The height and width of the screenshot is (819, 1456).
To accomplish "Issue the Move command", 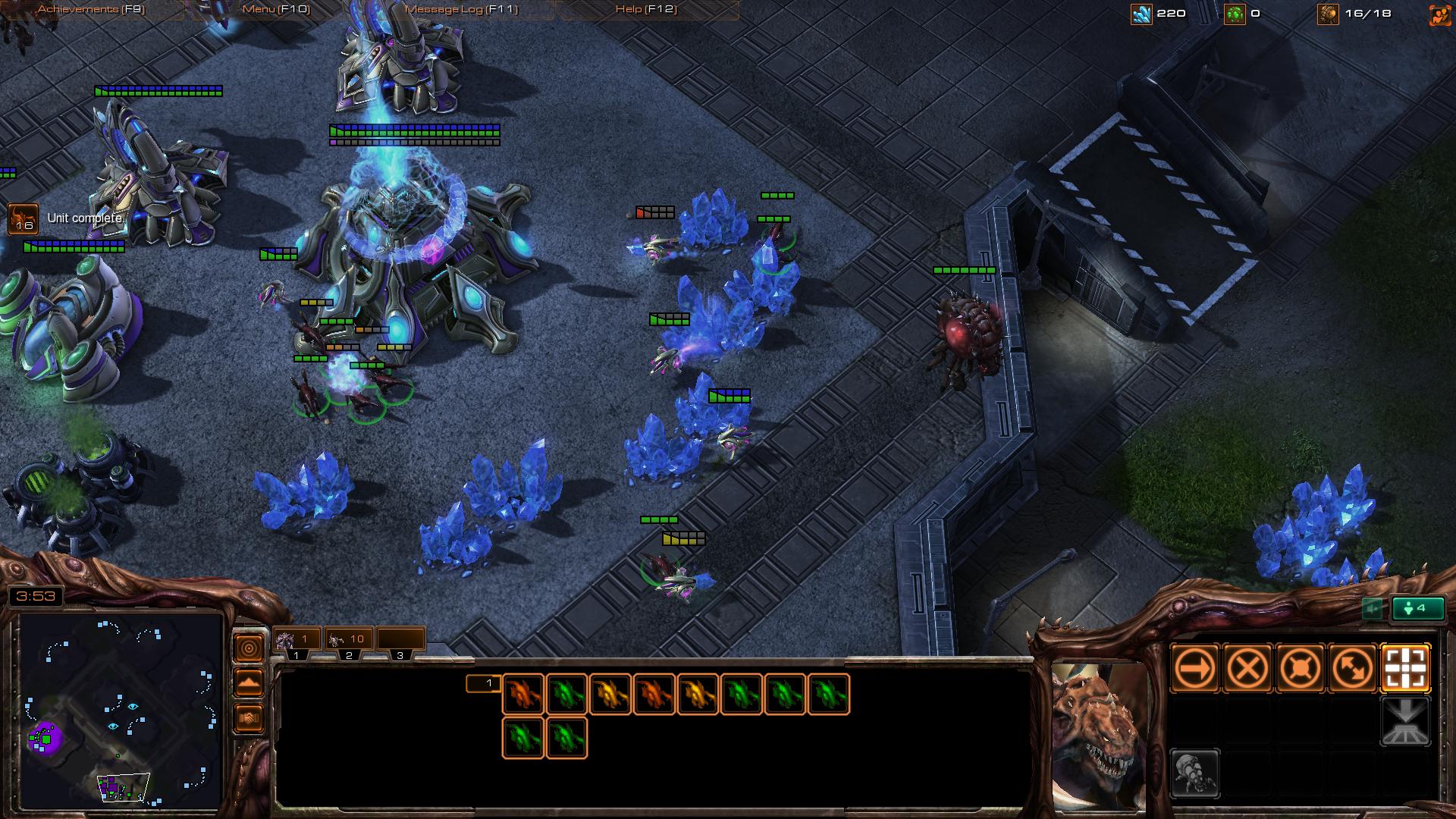I will click(x=1195, y=669).
